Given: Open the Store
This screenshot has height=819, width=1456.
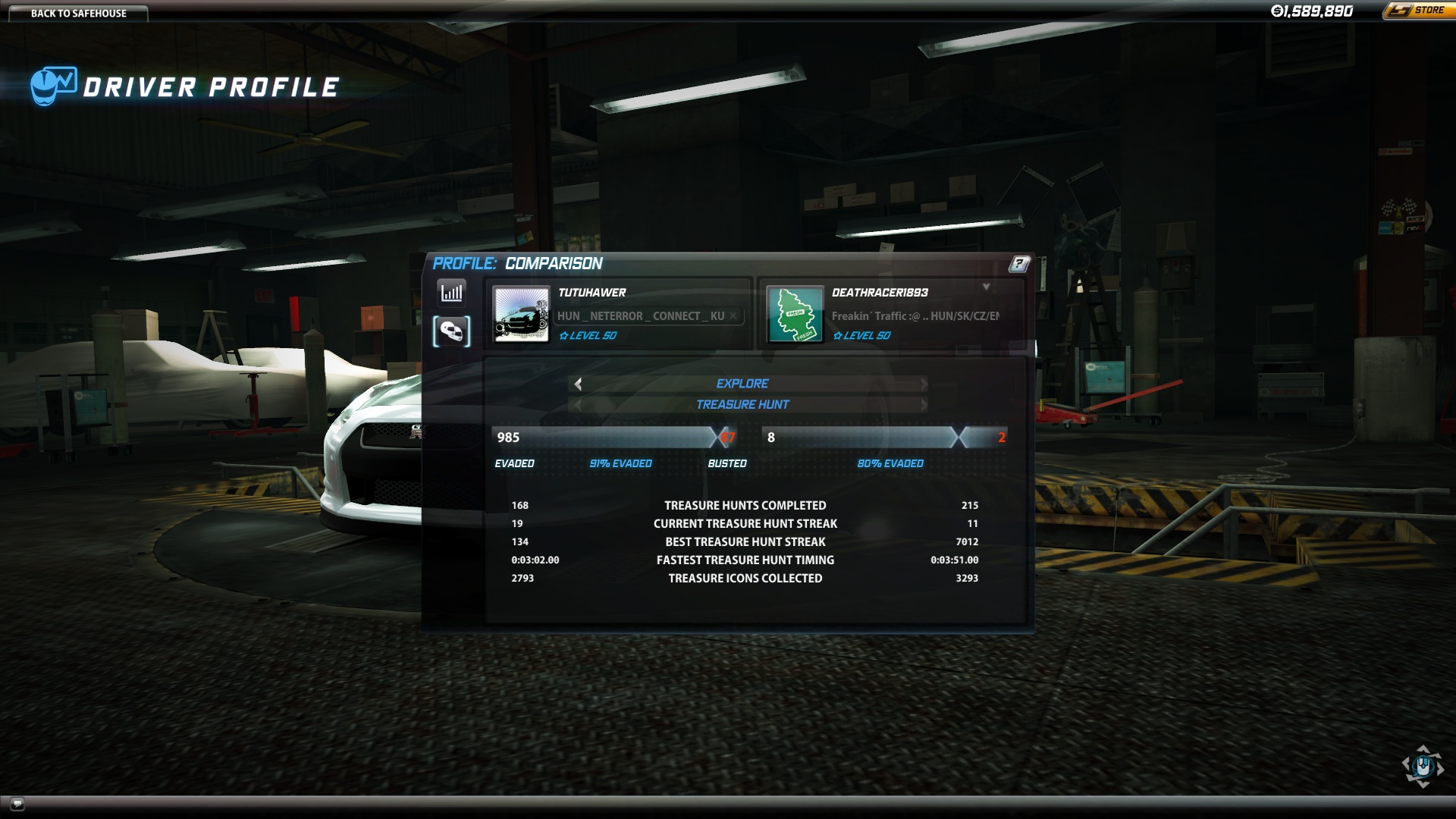Looking at the screenshot, I should (x=1418, y=11).
